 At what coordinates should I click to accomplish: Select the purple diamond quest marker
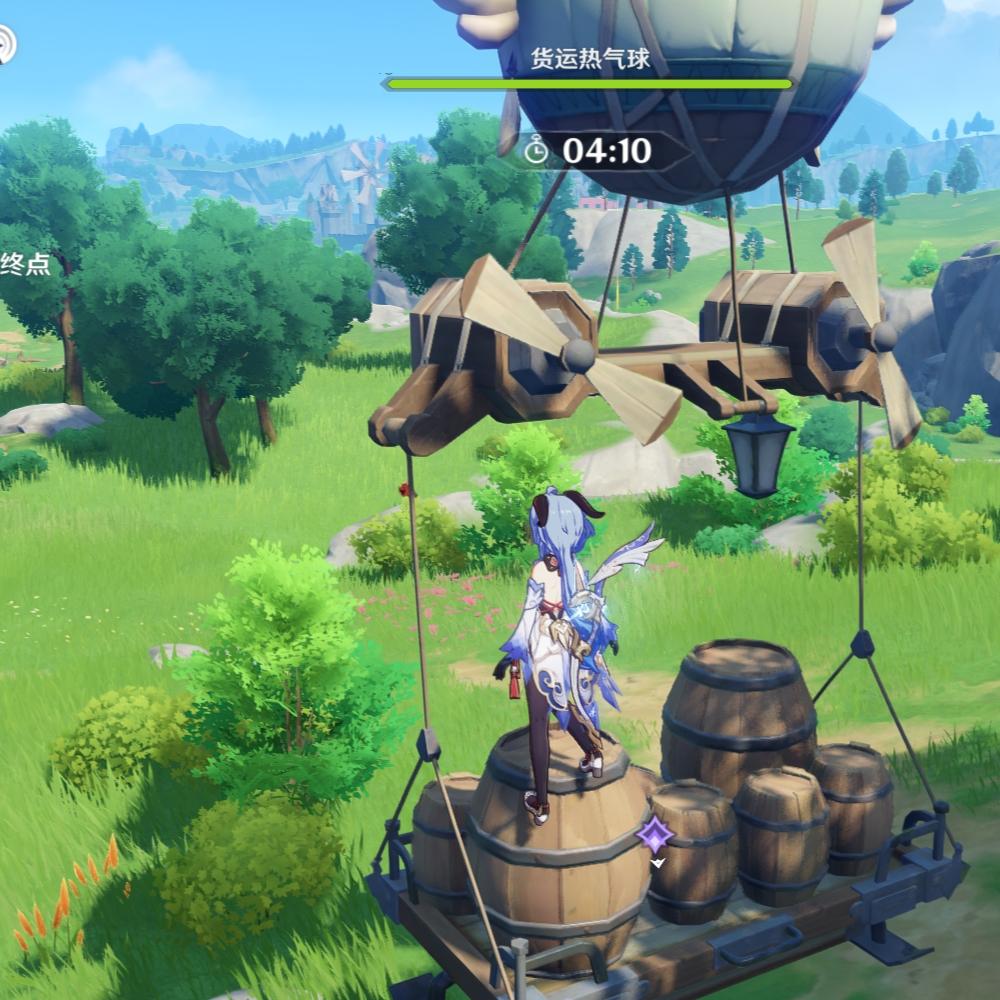pos(656,835)
